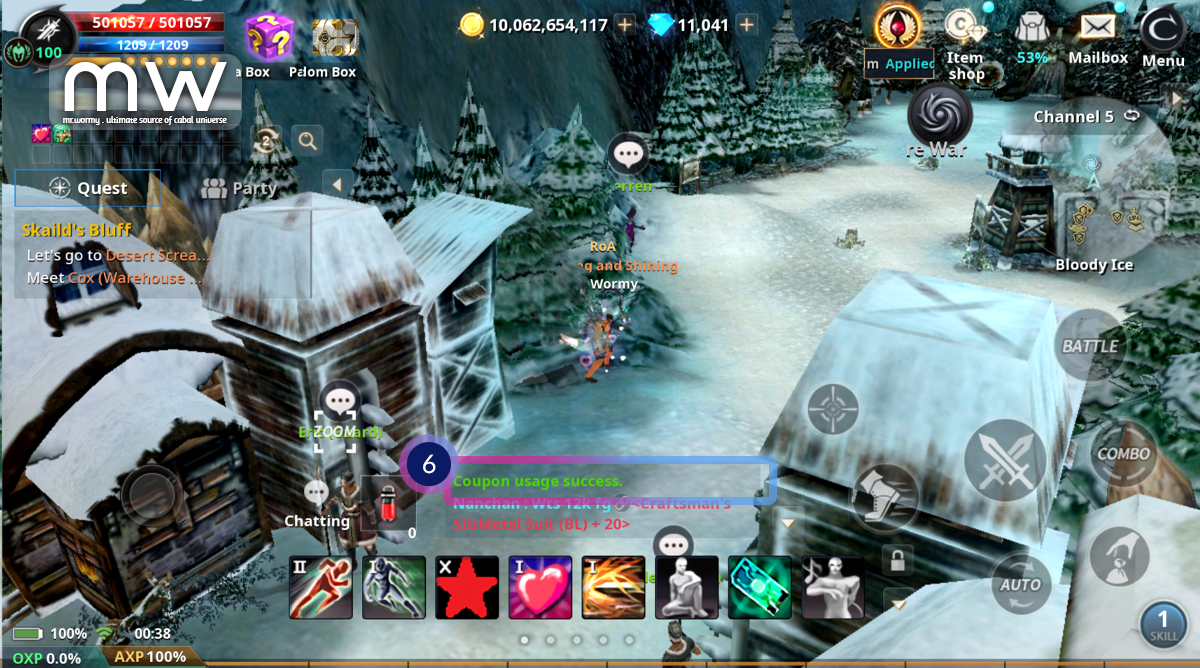Open the Mailbox
The width and height of the screenshot is (1200, 668).
pos(1097,37)
